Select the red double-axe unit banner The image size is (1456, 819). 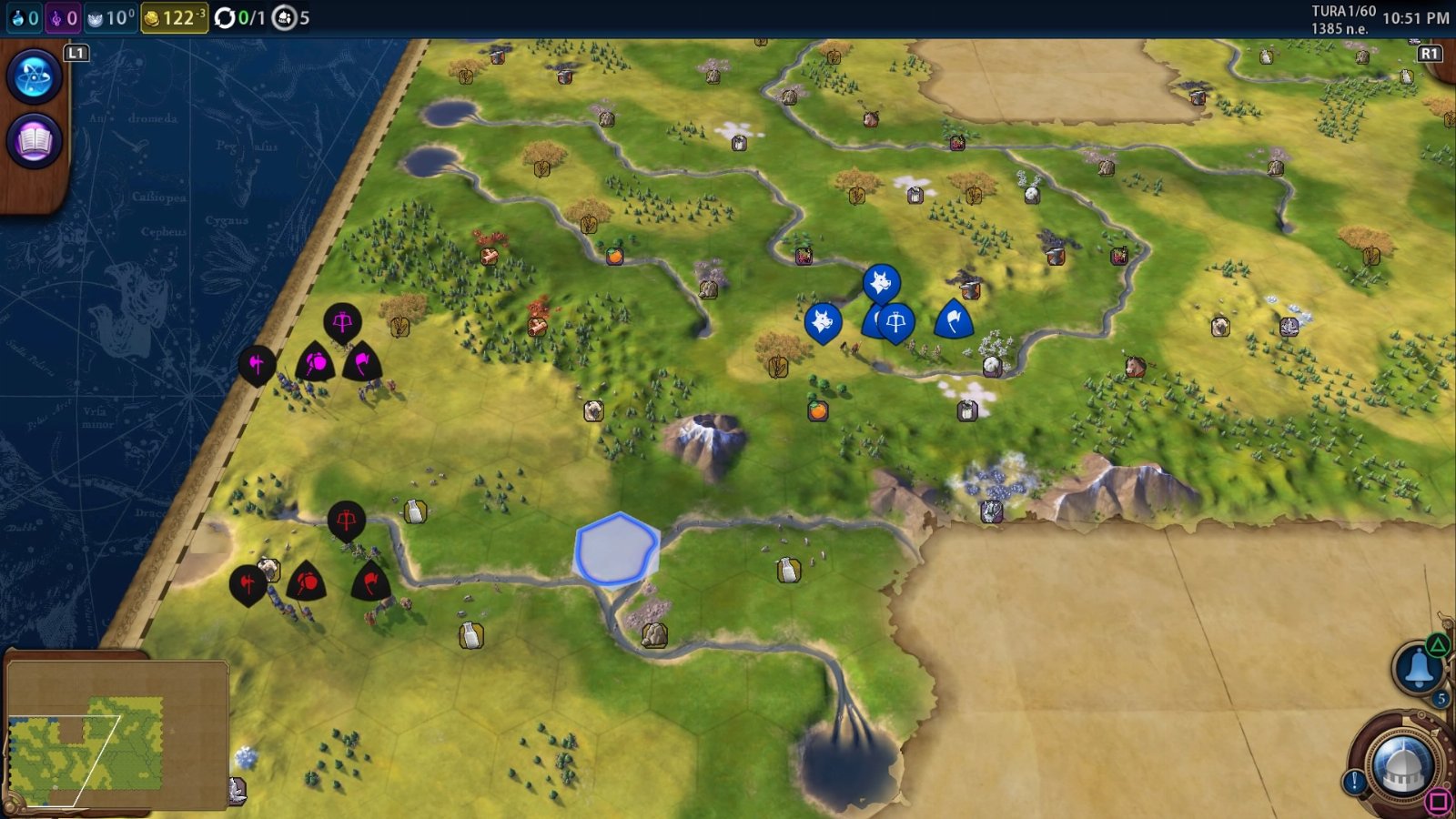[x=248, y=583]
